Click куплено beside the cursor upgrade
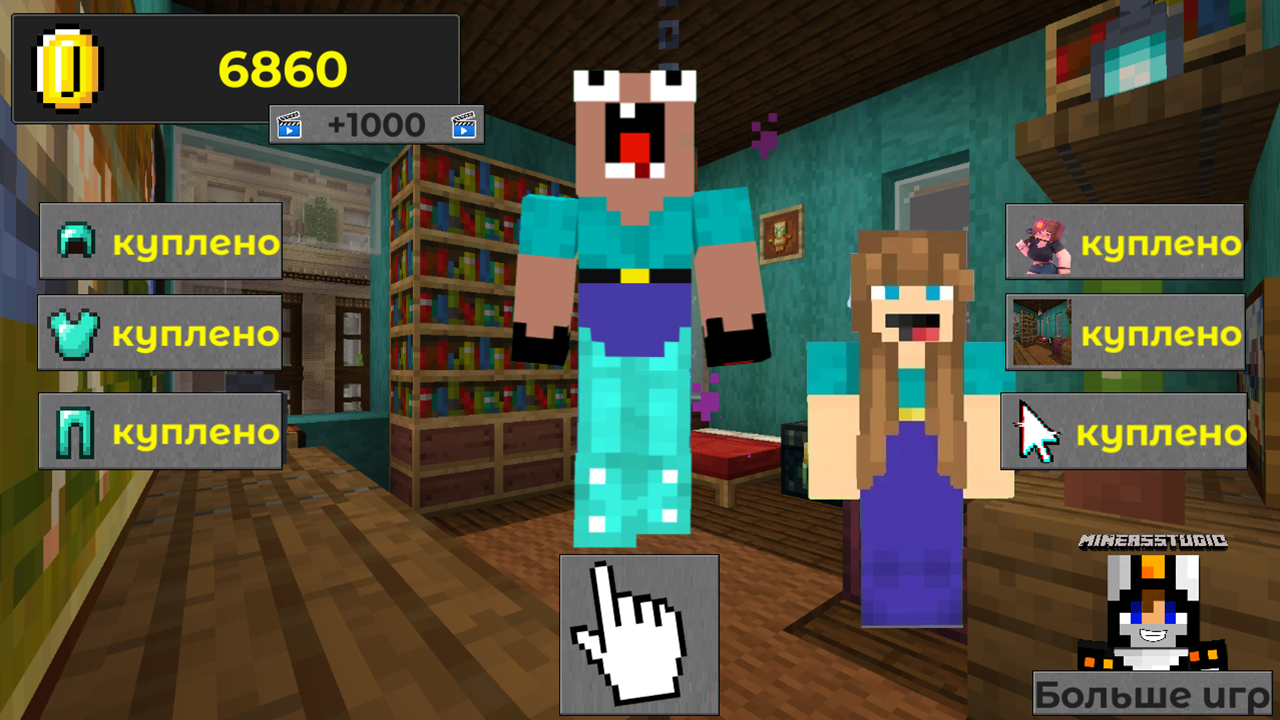The height and width of the screenshot is (720, 1280). pyautogui.click(x=1160, y=434)
